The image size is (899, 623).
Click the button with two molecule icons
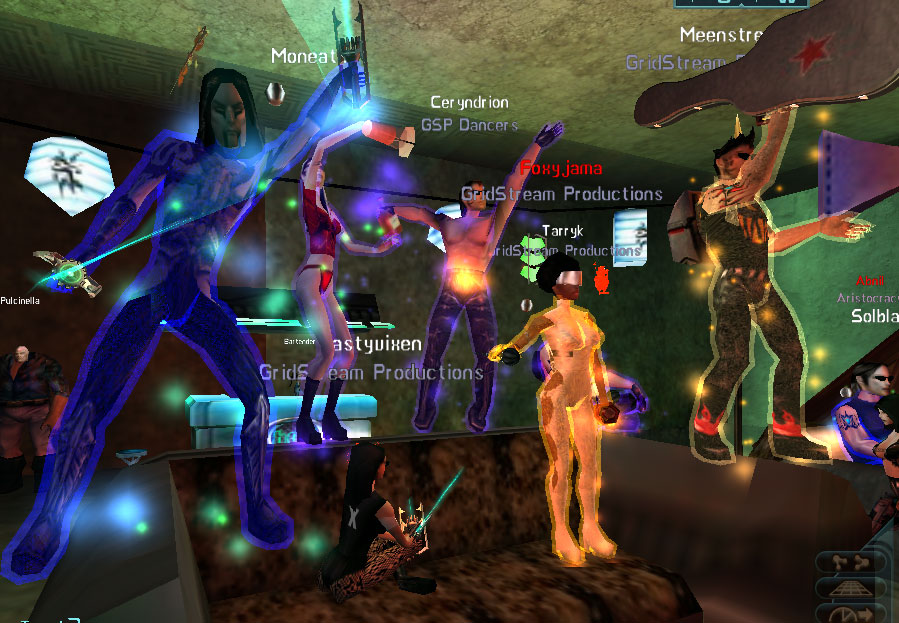coord(851,563)
